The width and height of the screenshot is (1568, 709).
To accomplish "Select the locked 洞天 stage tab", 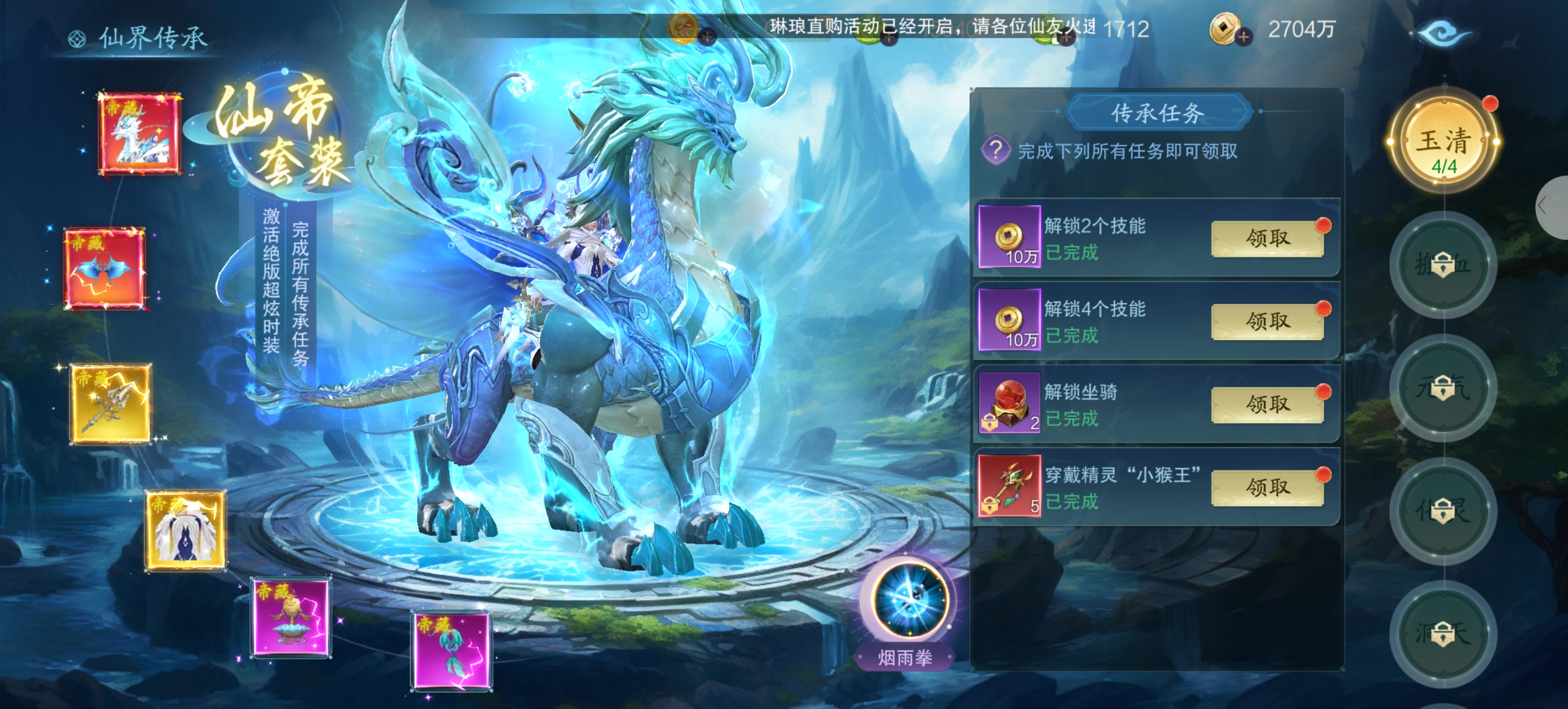I will click(x=1443, y=634).
